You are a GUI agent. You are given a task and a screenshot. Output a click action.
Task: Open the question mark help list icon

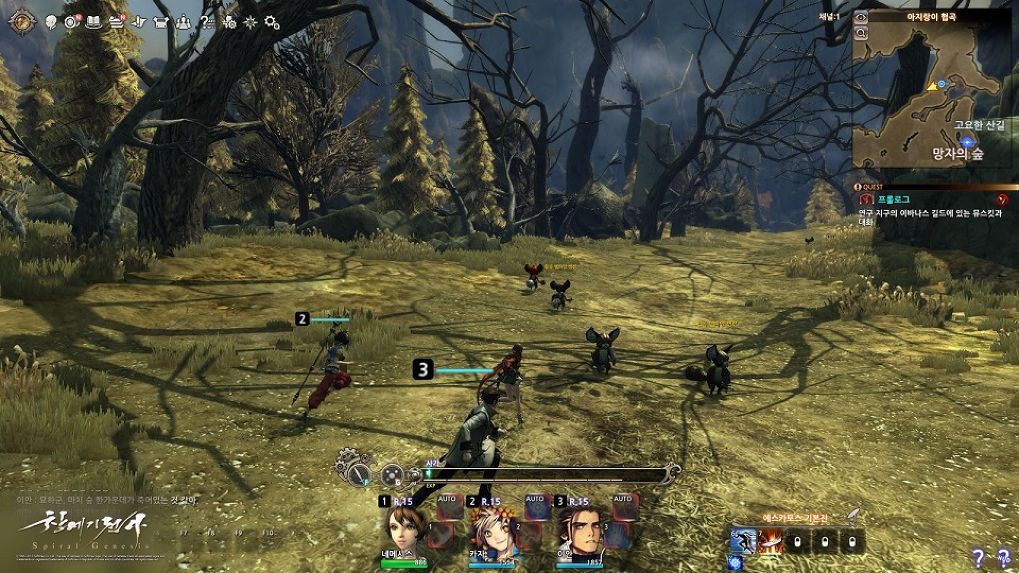(x=207, y=22)
